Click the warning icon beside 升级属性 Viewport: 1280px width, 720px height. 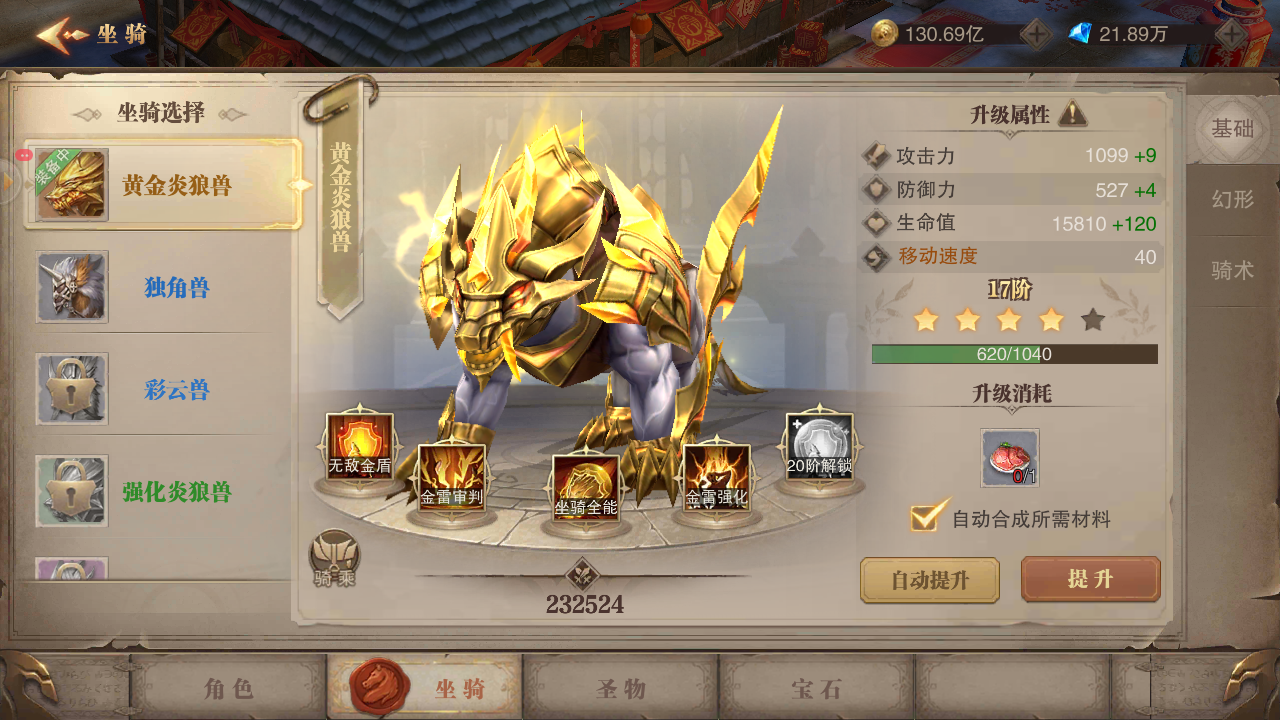pos(1072,113)
